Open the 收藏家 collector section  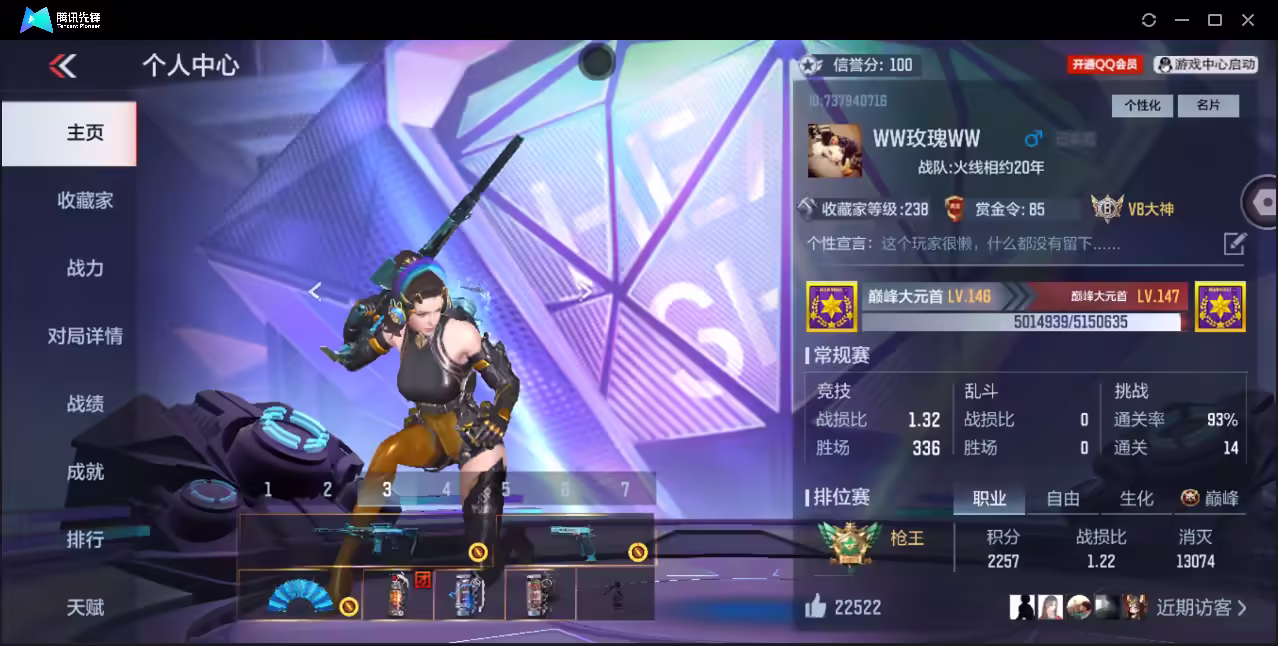(x=85, y=200)
